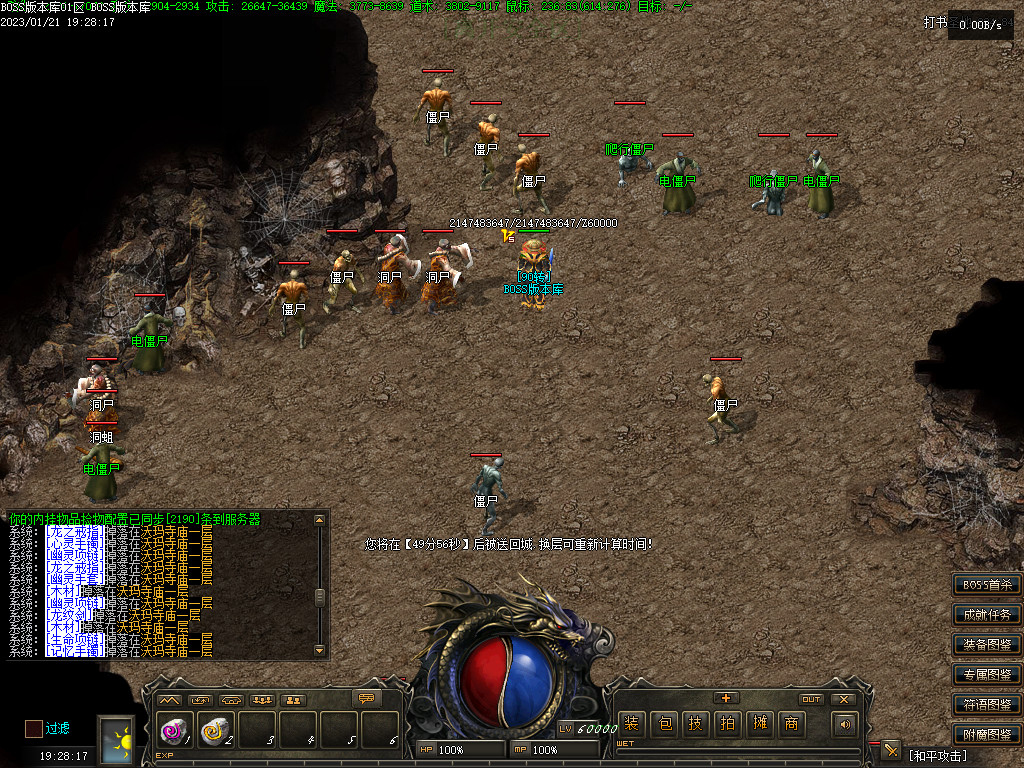Use the yellow swirl scroll in hotbar slot 2
Image resolution: width=1024 pixels, height=768 pixels.
click(214, 731)
